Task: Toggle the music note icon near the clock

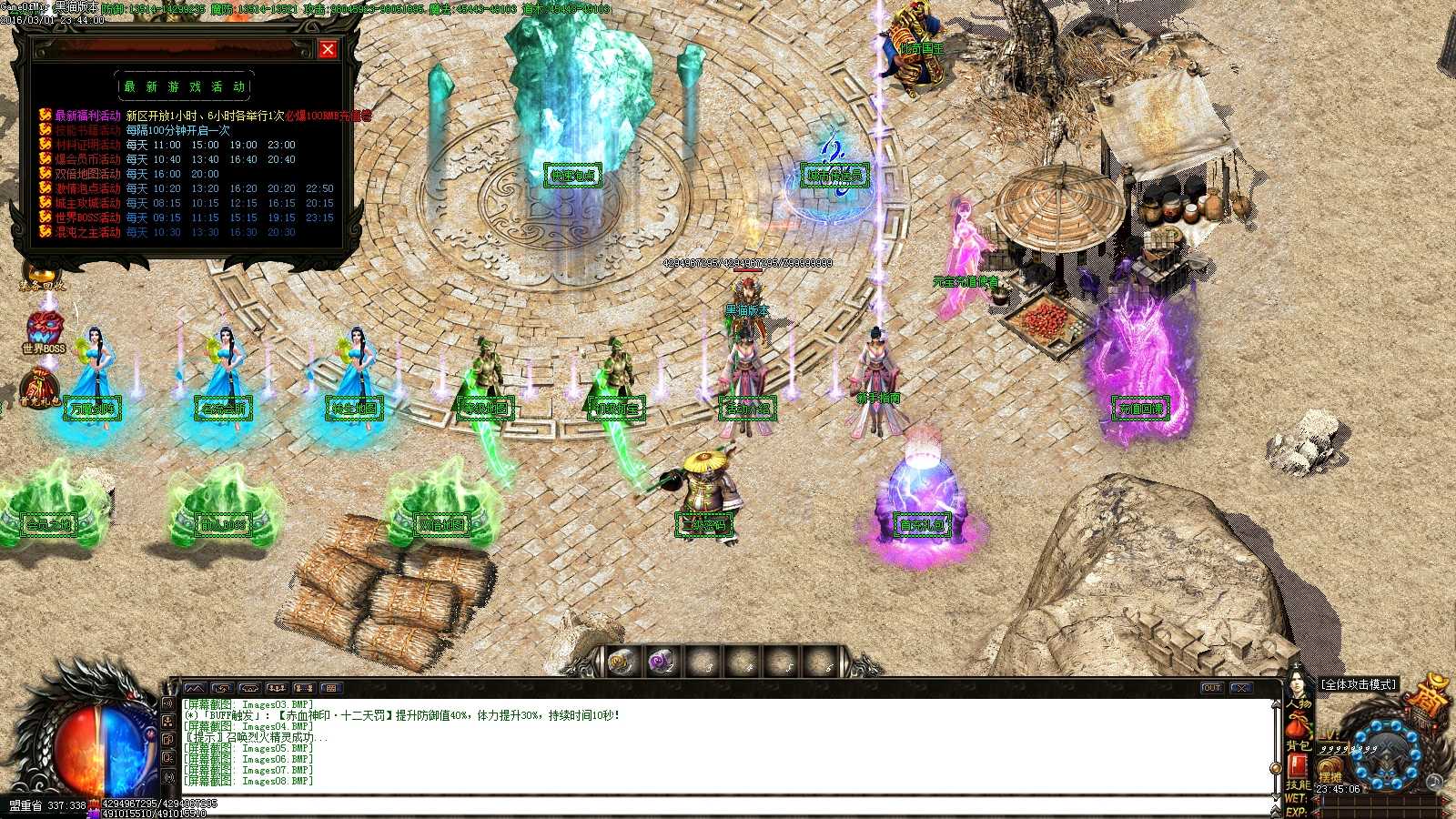Action: 1435,783
